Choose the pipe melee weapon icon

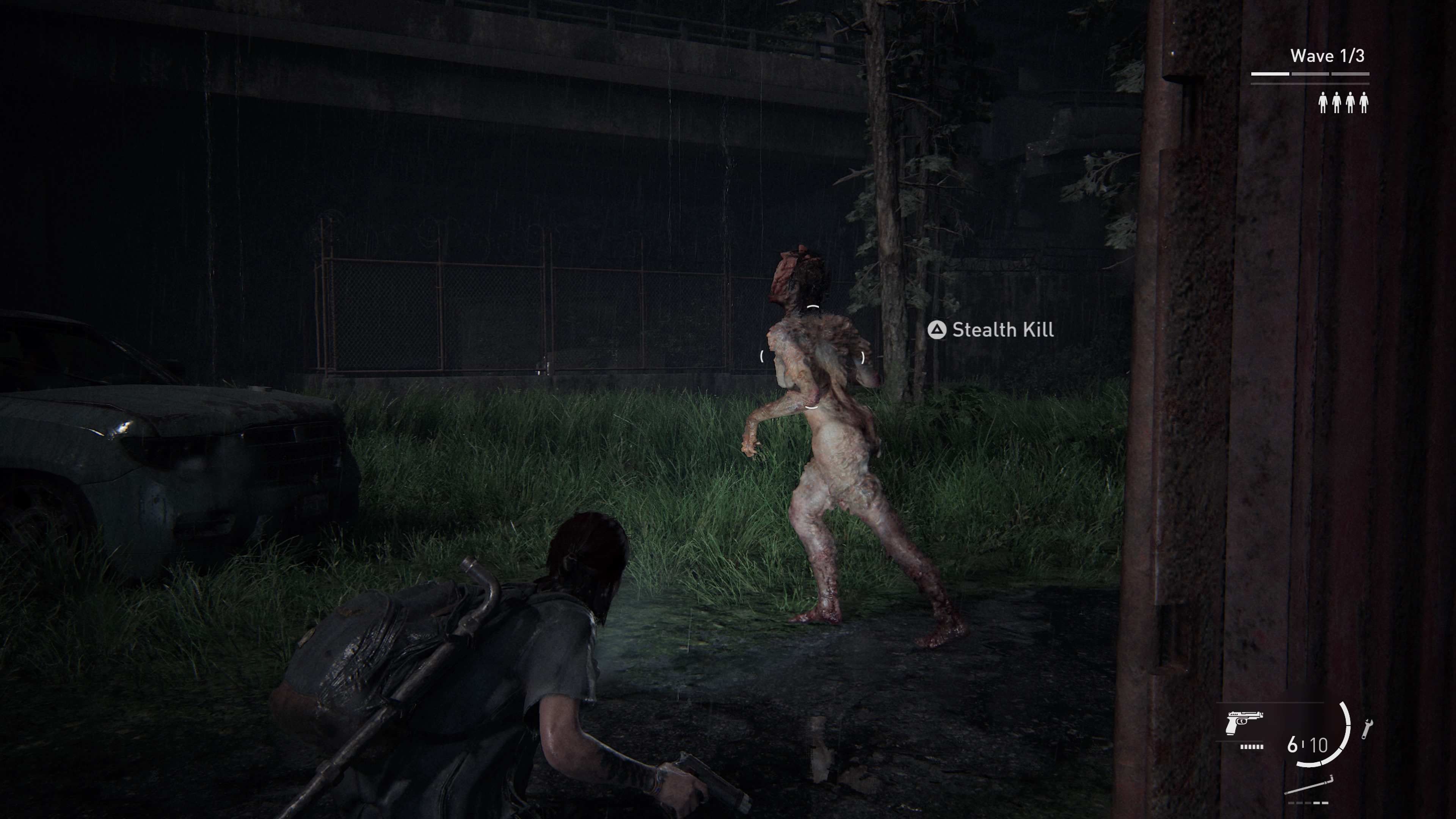tap(1309, 786)
